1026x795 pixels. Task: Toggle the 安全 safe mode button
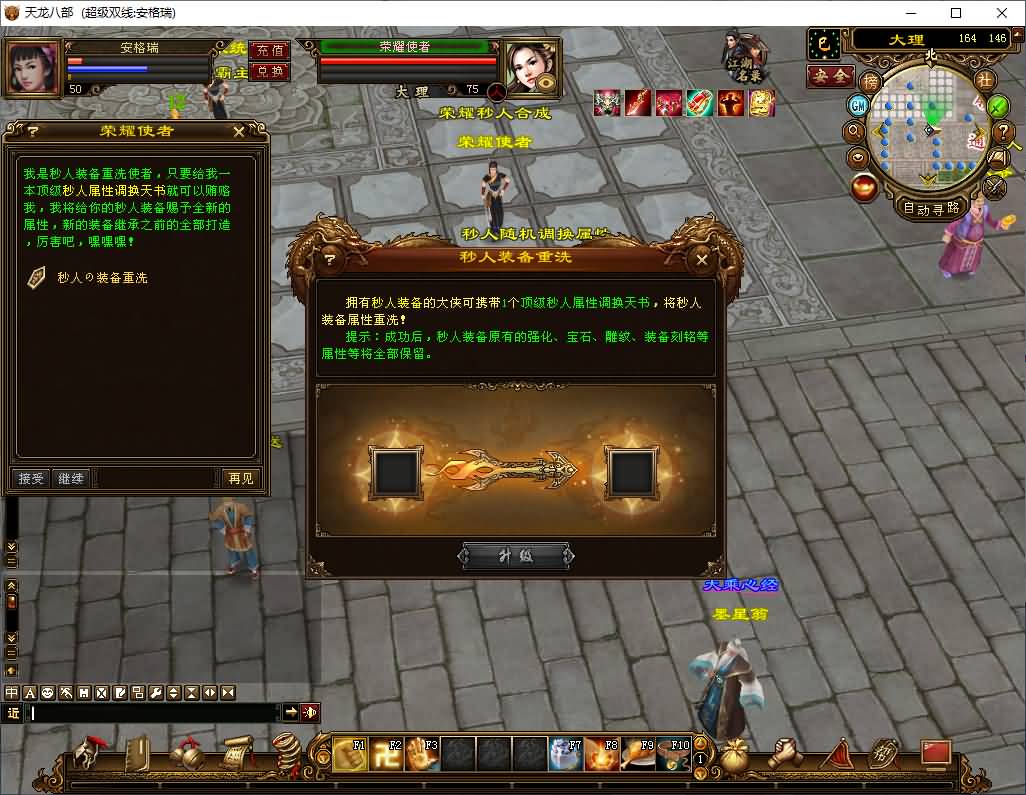point(831,76)
